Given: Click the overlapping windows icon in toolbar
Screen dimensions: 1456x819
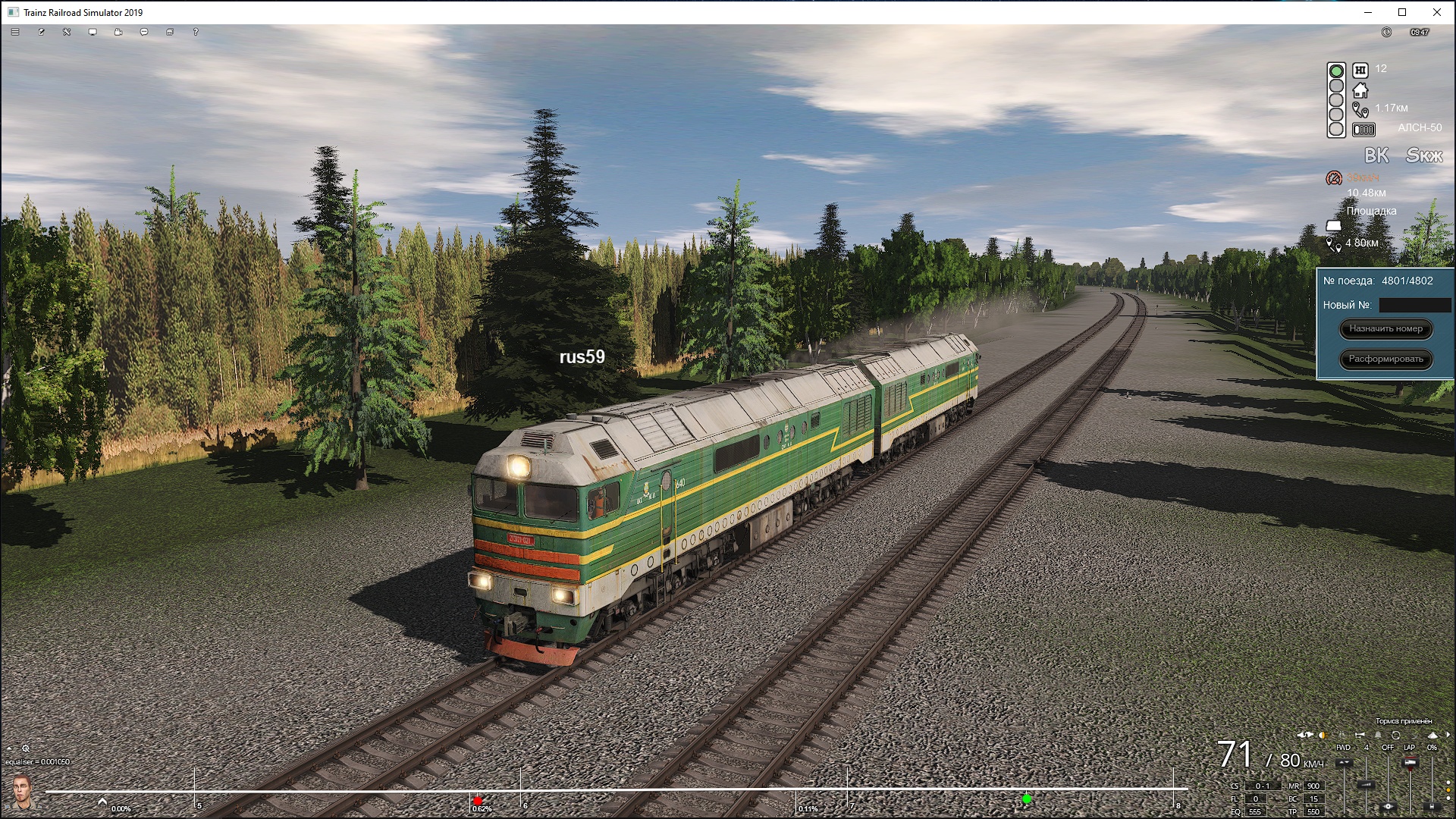Looking at the screenshot, I should (x=170, y=32).
